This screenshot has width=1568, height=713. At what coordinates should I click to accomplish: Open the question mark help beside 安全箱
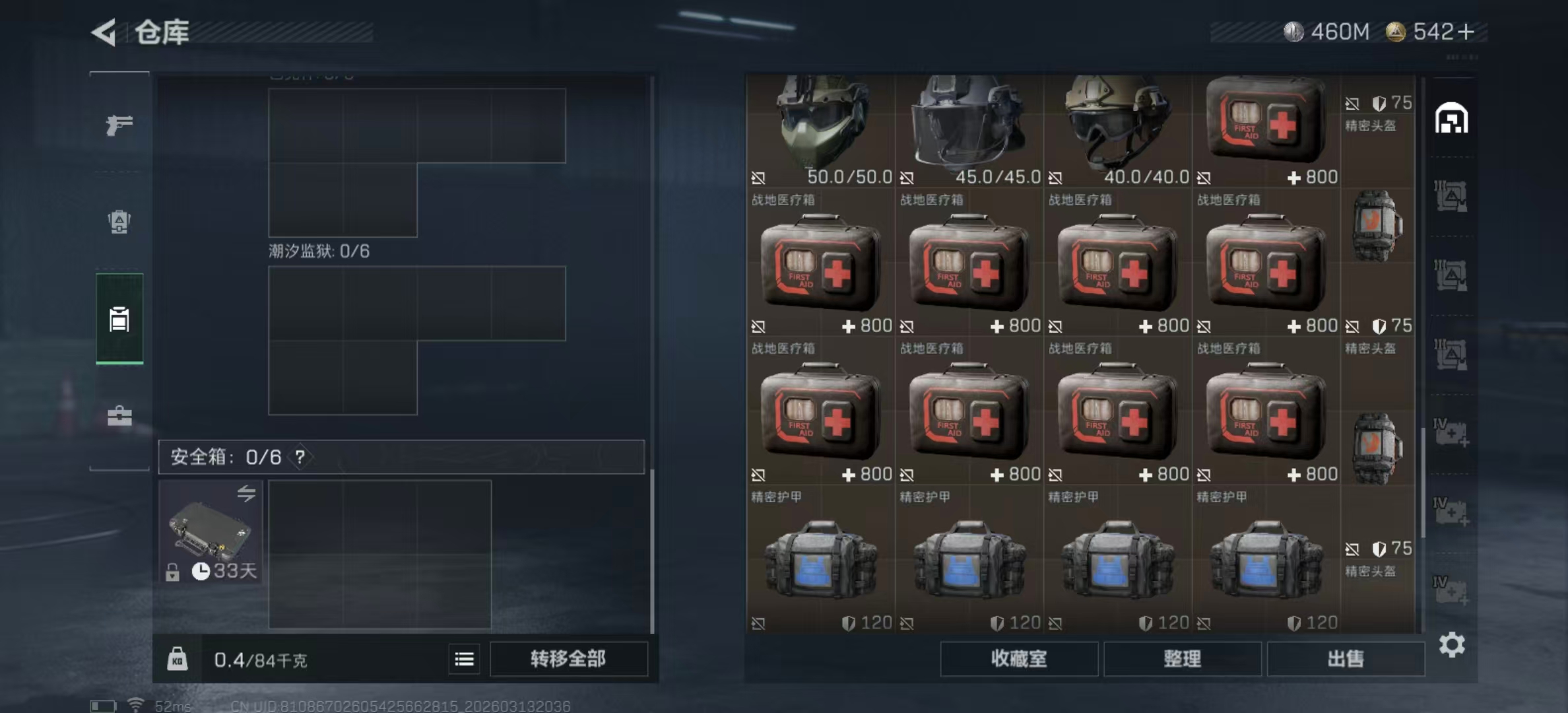pos(300,457)
